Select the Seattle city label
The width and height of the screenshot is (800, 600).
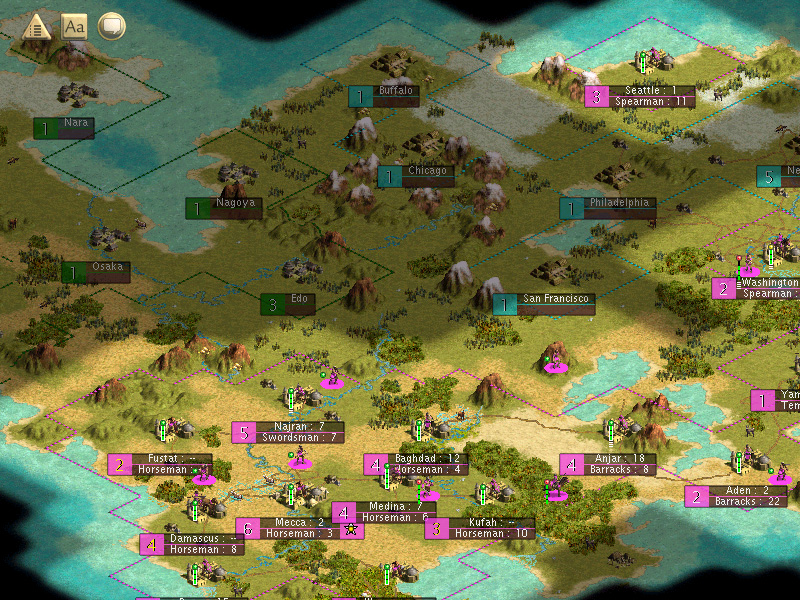[x=652, y=90]
